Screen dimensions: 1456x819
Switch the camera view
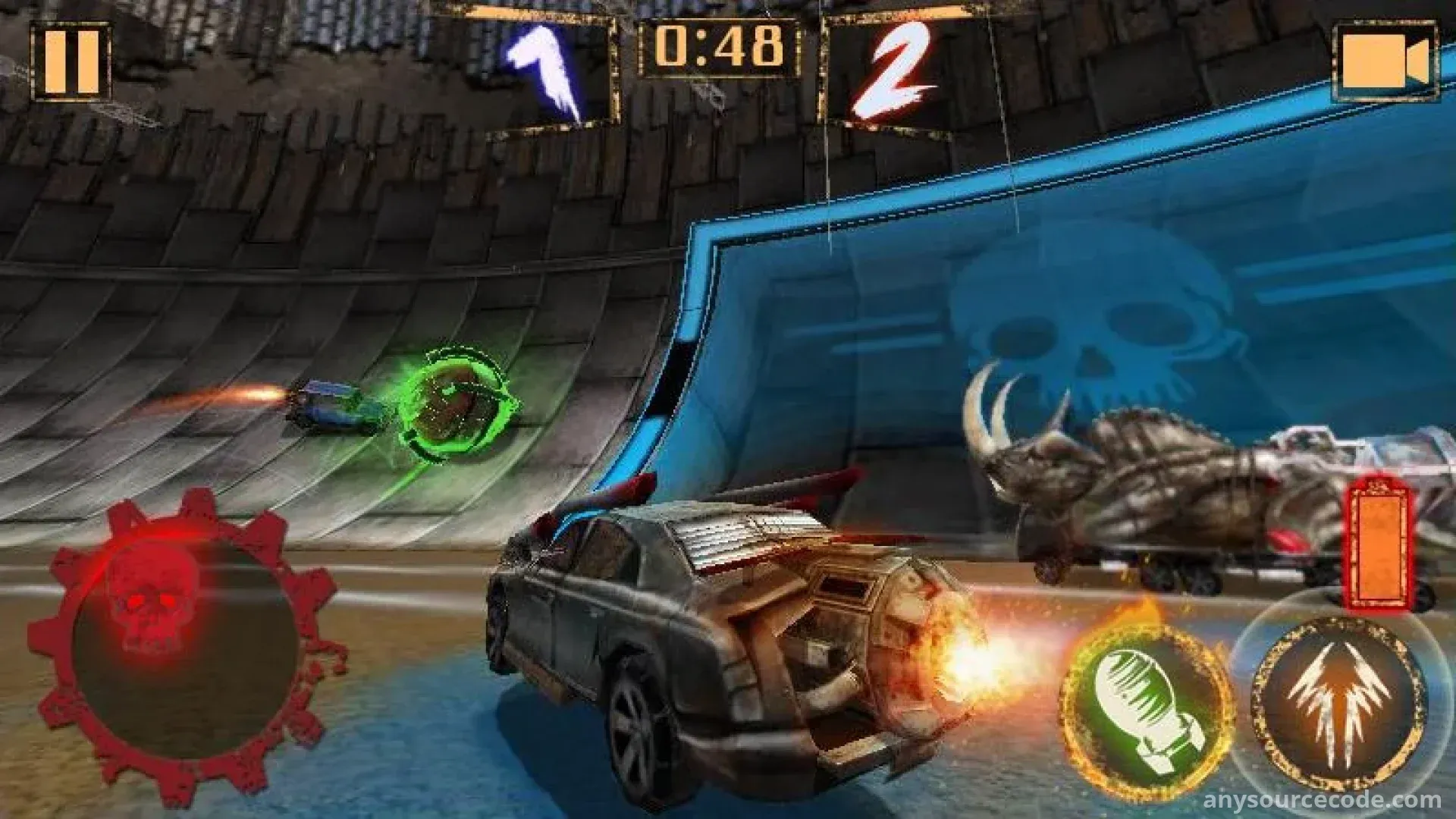[x=1385, y=62]
